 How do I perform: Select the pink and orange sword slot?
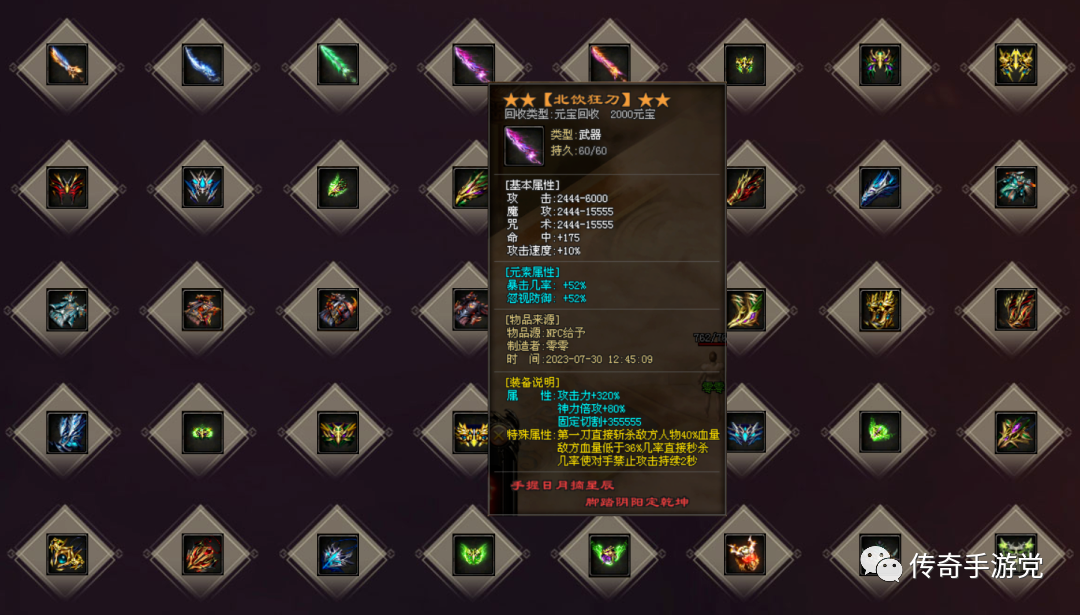[609, 65]
